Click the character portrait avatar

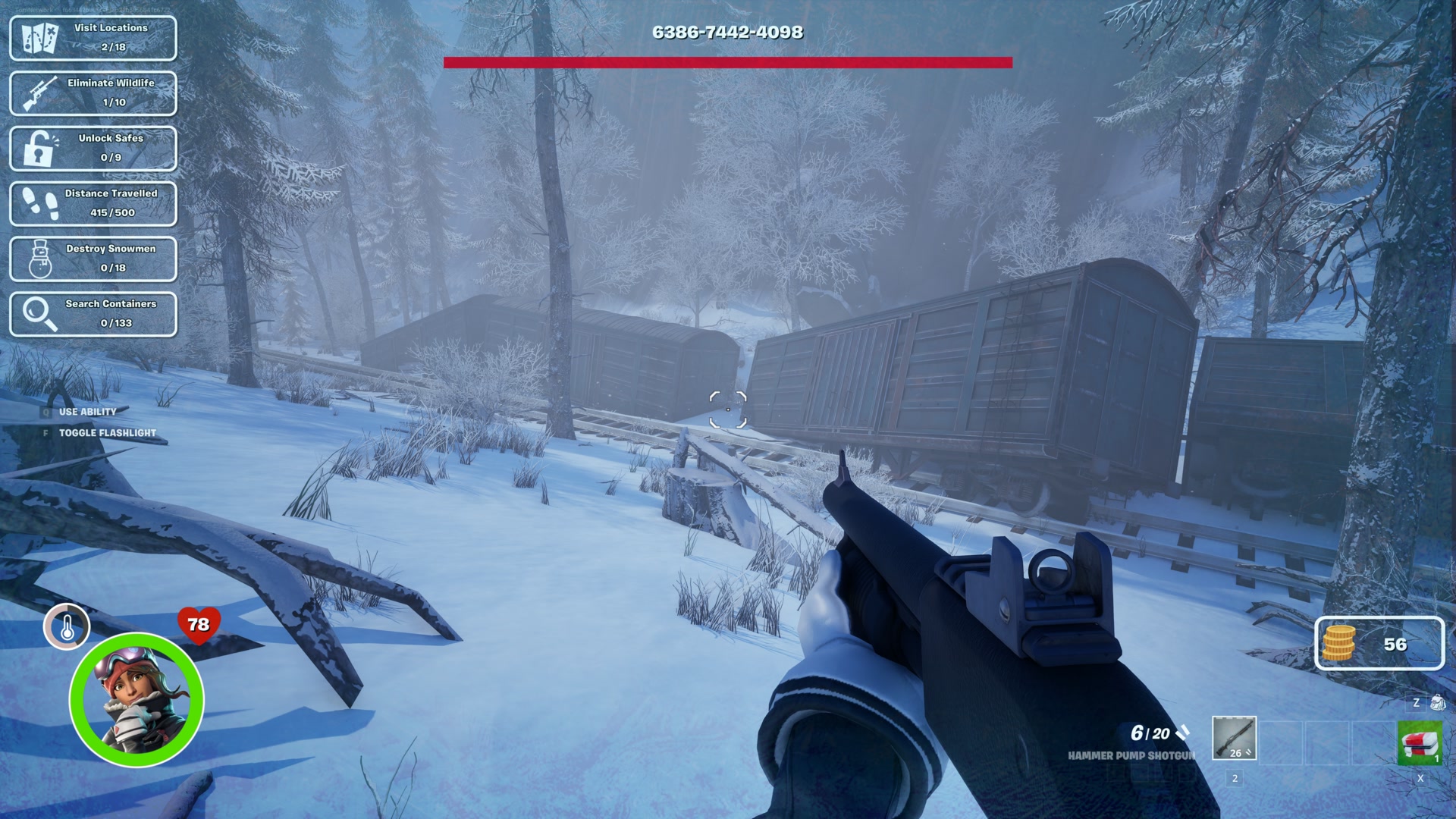(x=136, y=700)
